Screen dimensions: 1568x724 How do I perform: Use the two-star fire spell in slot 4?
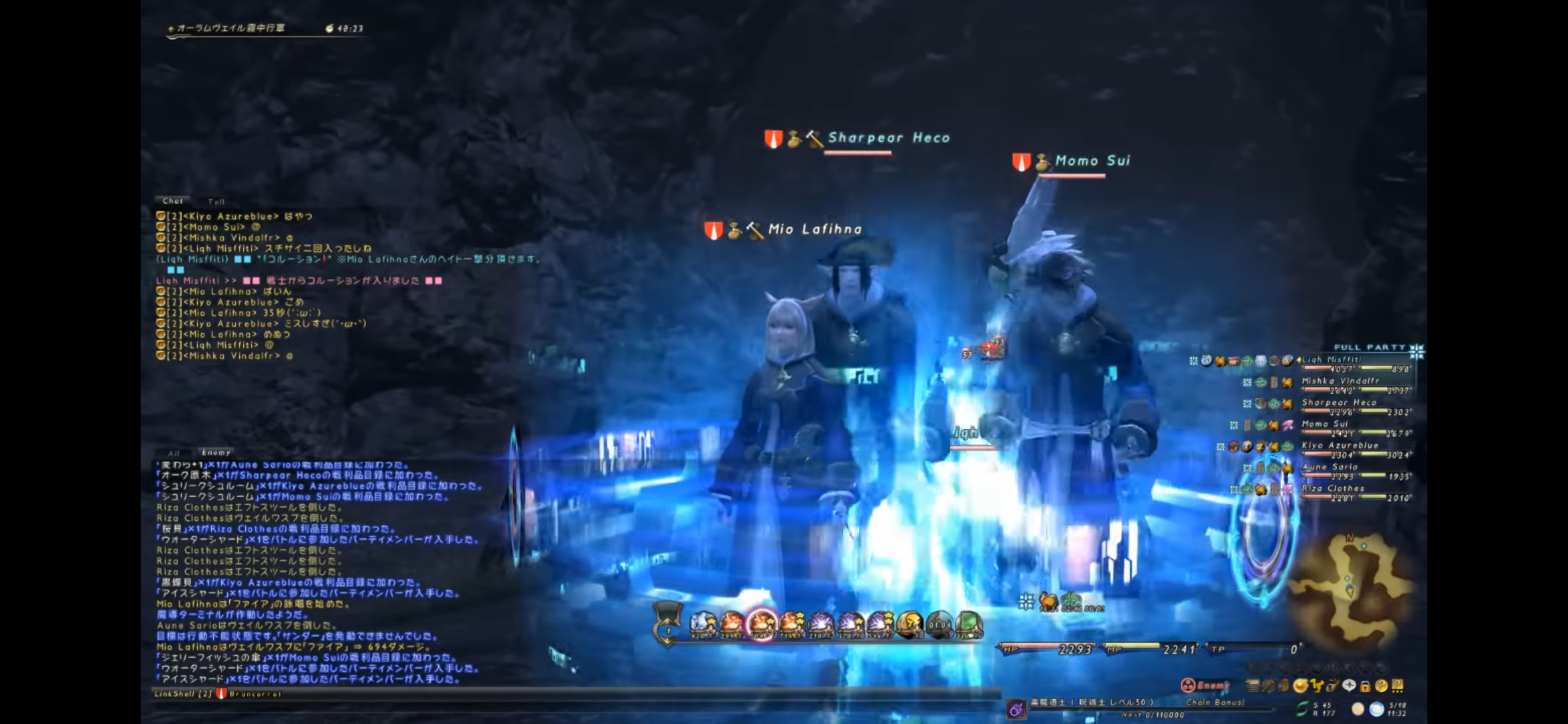pos(791,623)
